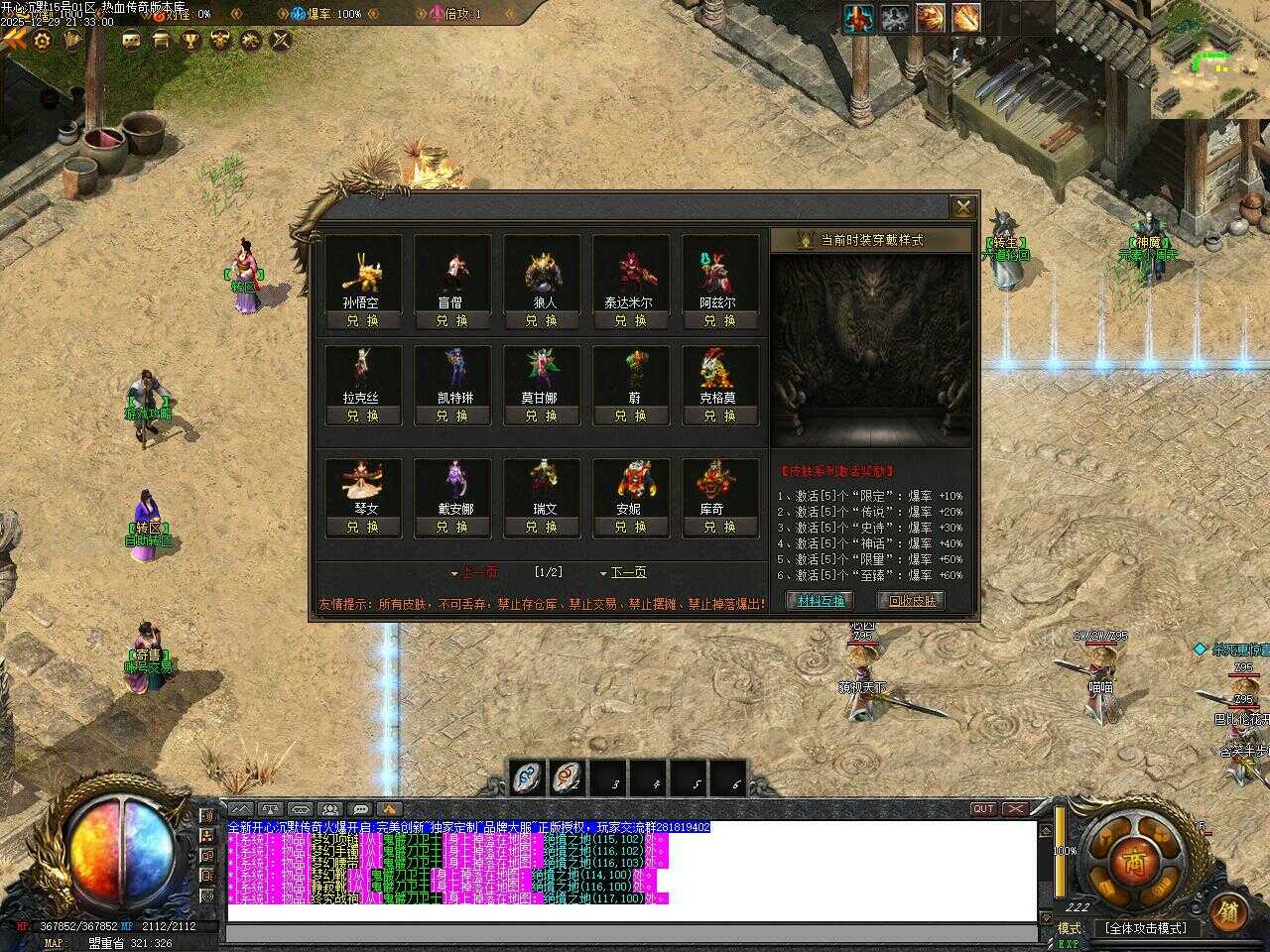This screenshot has height=952, width=1270.
Task: Open the trophy ranking icon
Action: [190, 40]
